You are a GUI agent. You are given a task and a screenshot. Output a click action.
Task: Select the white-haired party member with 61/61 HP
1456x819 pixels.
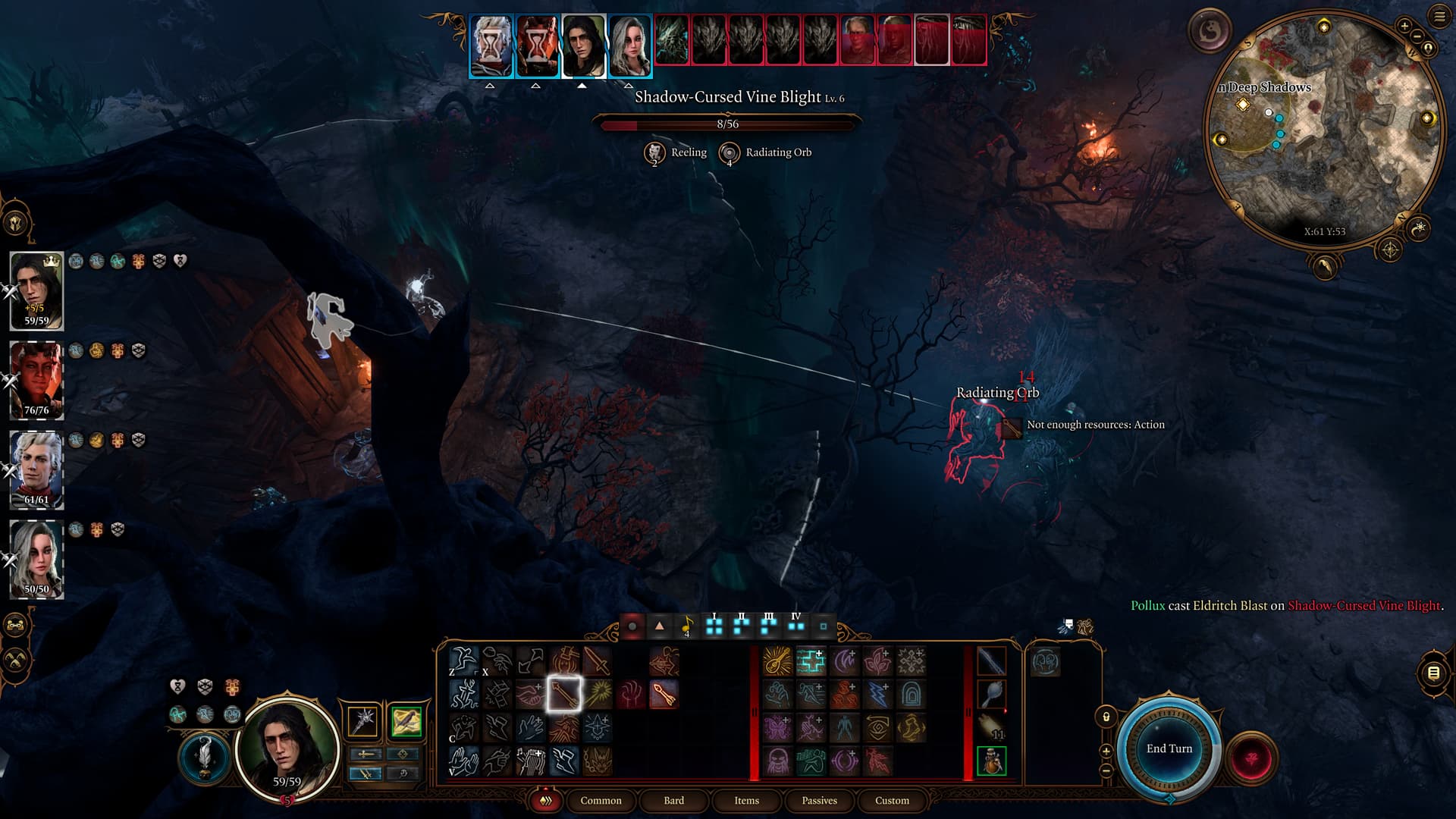click(36, 469)
